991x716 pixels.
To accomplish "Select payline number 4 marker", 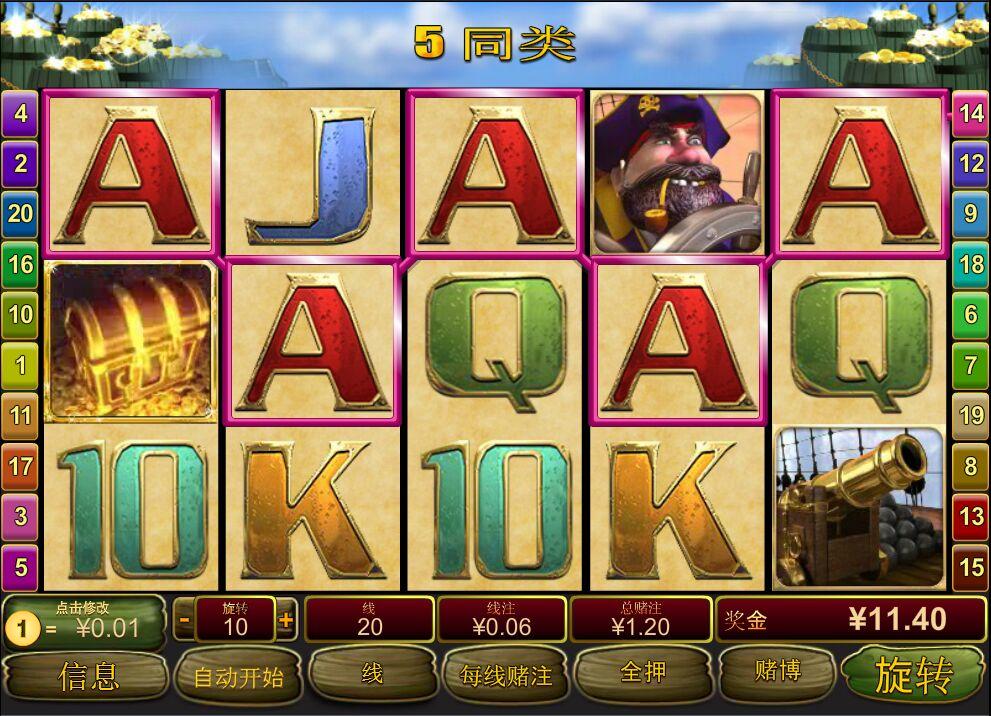I will coord(20,113).
